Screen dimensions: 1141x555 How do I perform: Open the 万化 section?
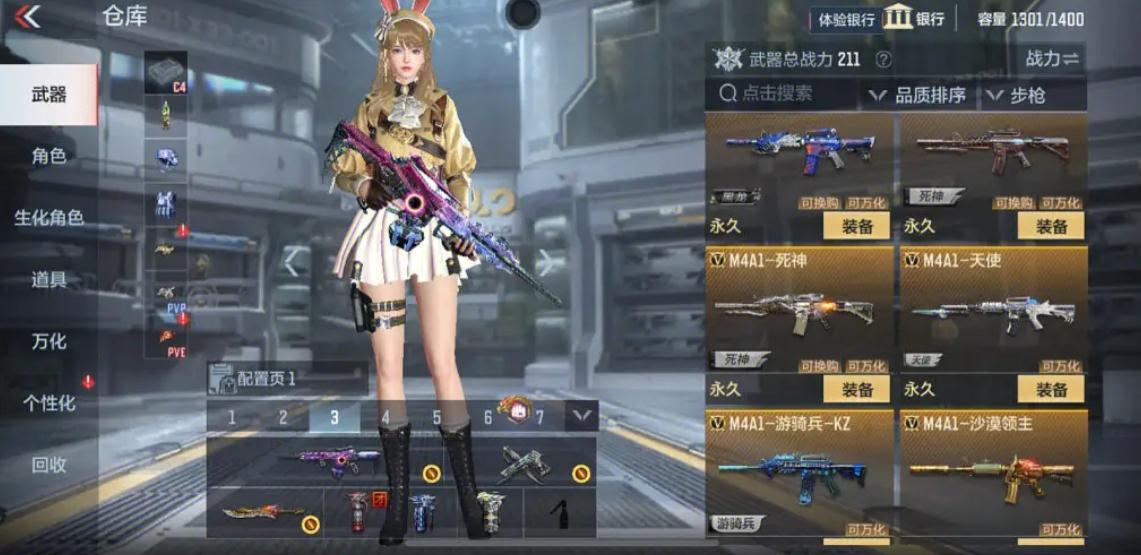pyautogui.click(x=49, y=342)
